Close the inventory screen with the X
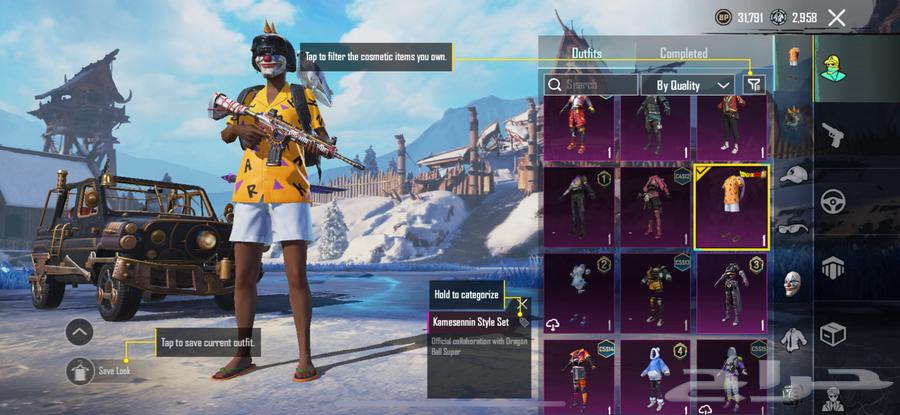900x415 pixels. 837,17
